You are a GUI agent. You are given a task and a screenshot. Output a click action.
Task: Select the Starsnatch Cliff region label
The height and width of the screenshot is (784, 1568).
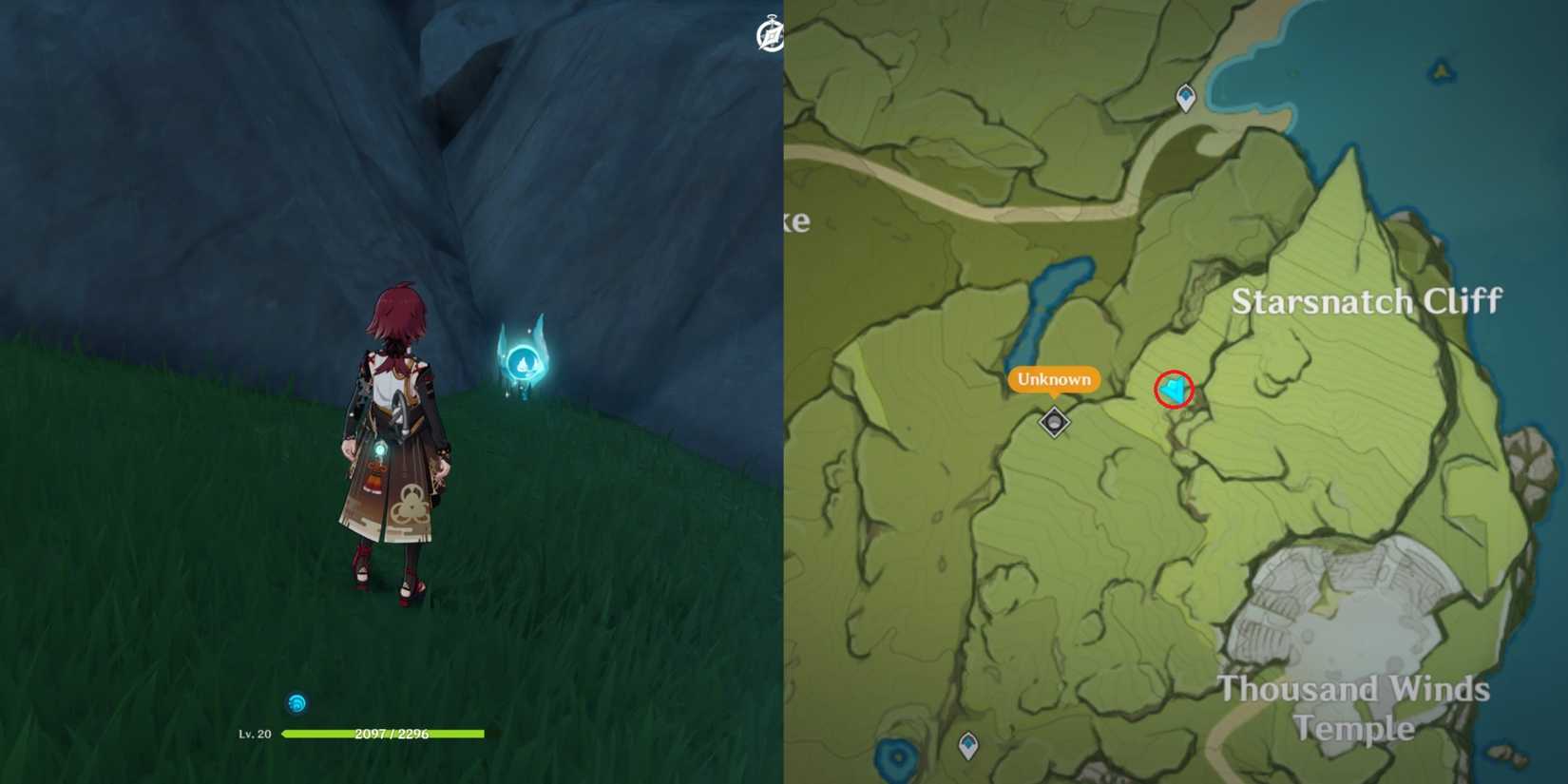click(1368, 301)
